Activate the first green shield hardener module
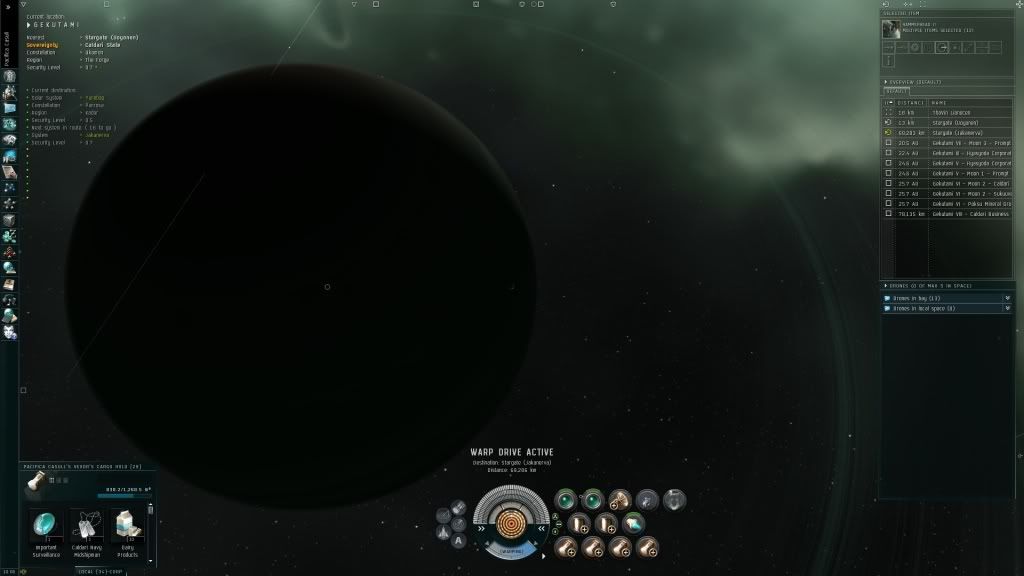Image resolution: width=1024 pixels, height=576 pixels. 566,498
